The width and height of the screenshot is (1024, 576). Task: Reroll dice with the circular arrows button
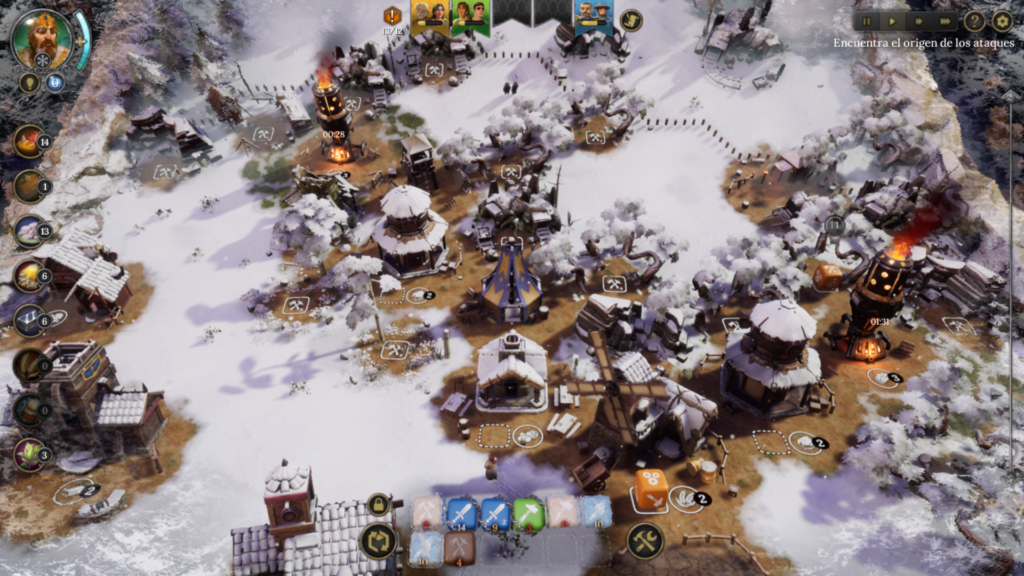379,541
